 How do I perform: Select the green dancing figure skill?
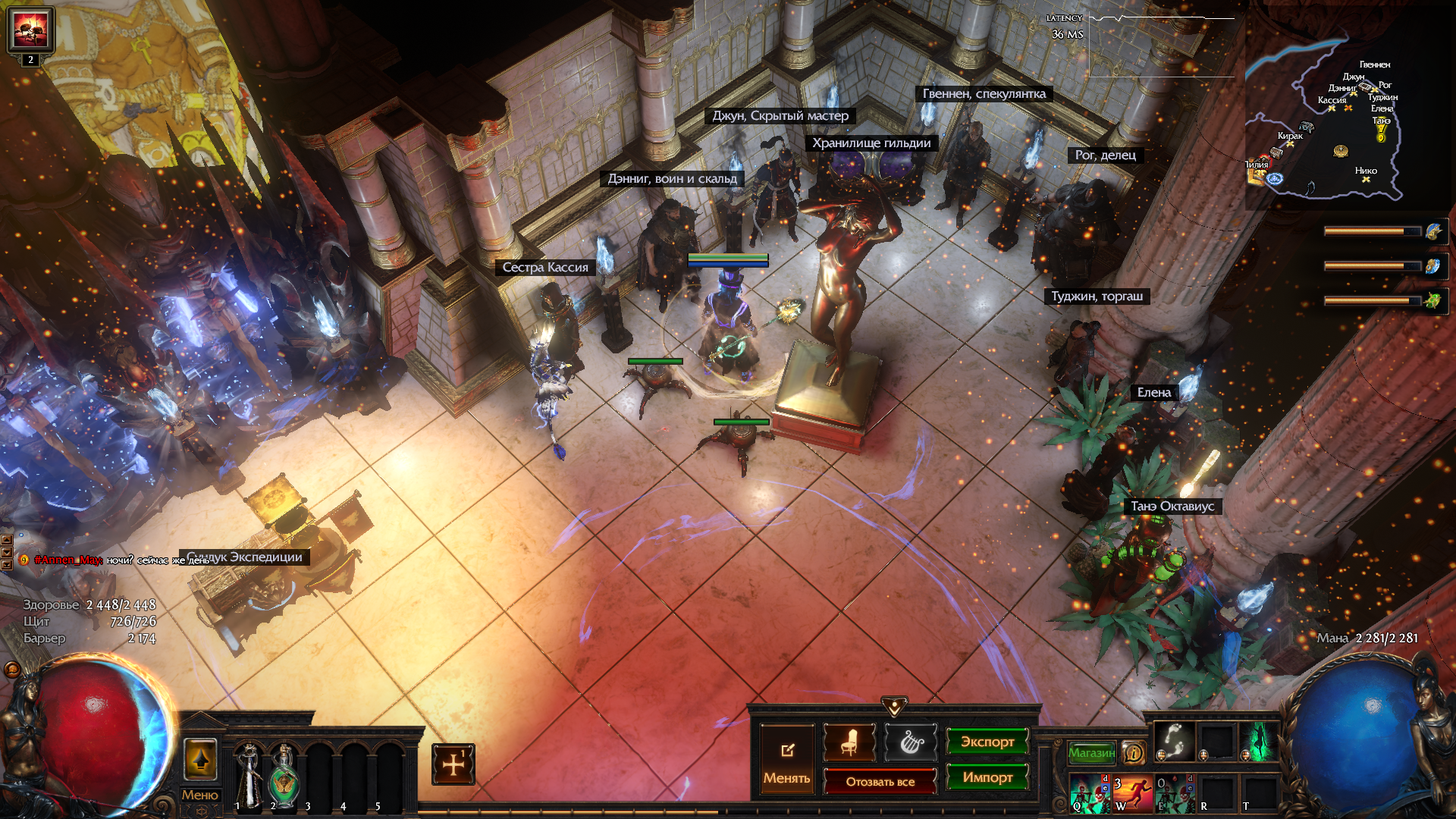point(1259,740)
